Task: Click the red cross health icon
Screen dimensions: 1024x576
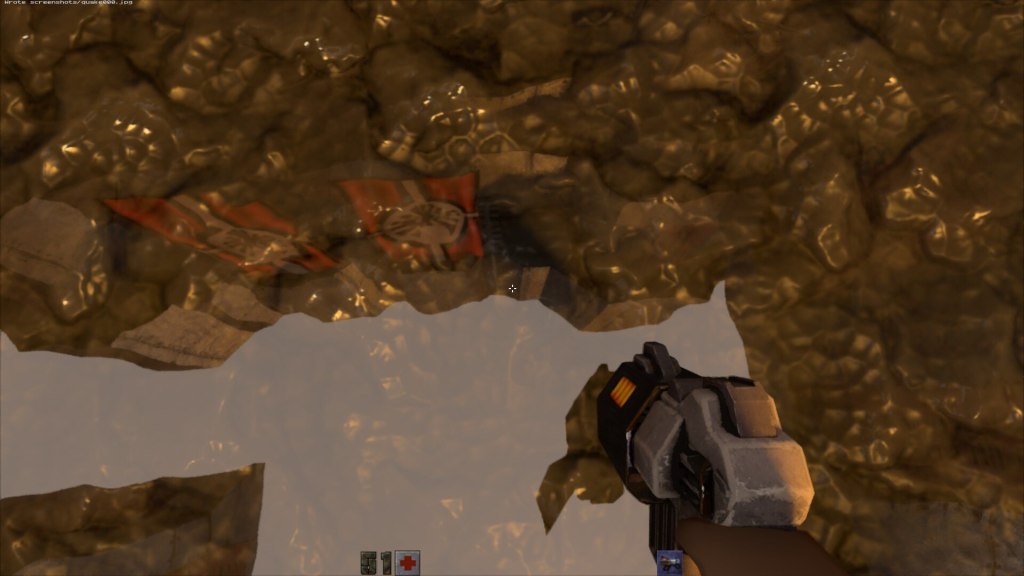Action: pyautogui.click(x=407, y=563)
